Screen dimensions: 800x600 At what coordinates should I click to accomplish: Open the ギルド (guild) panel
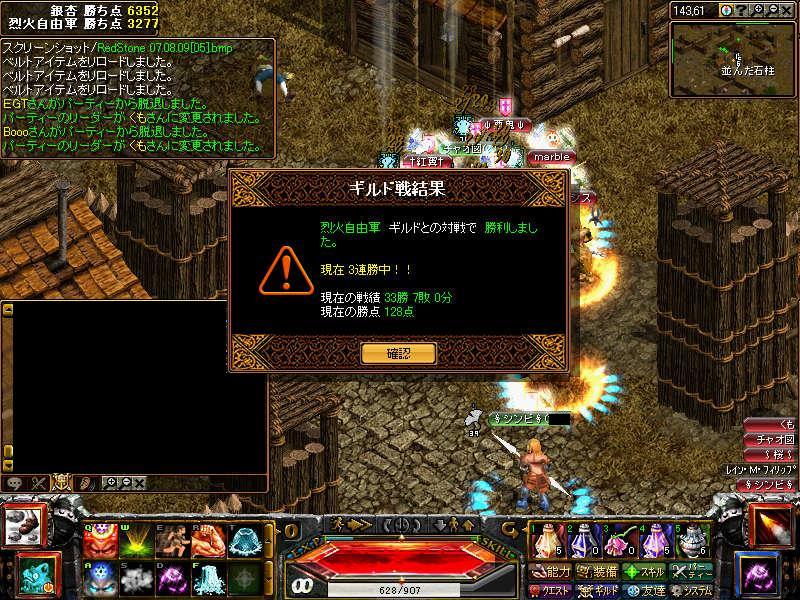pyautogui.click(x=598, y=591)
